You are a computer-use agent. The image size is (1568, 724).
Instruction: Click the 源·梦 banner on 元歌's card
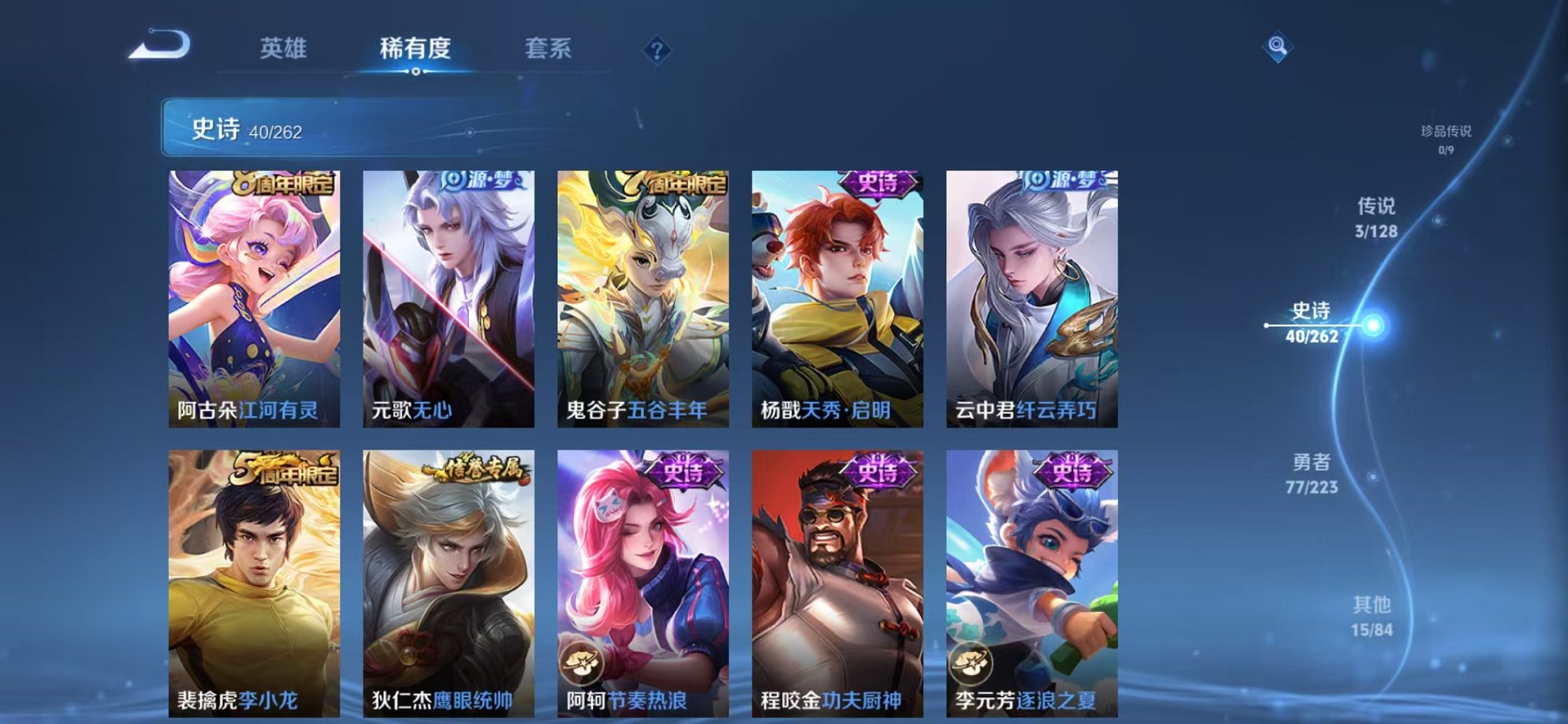481,182
